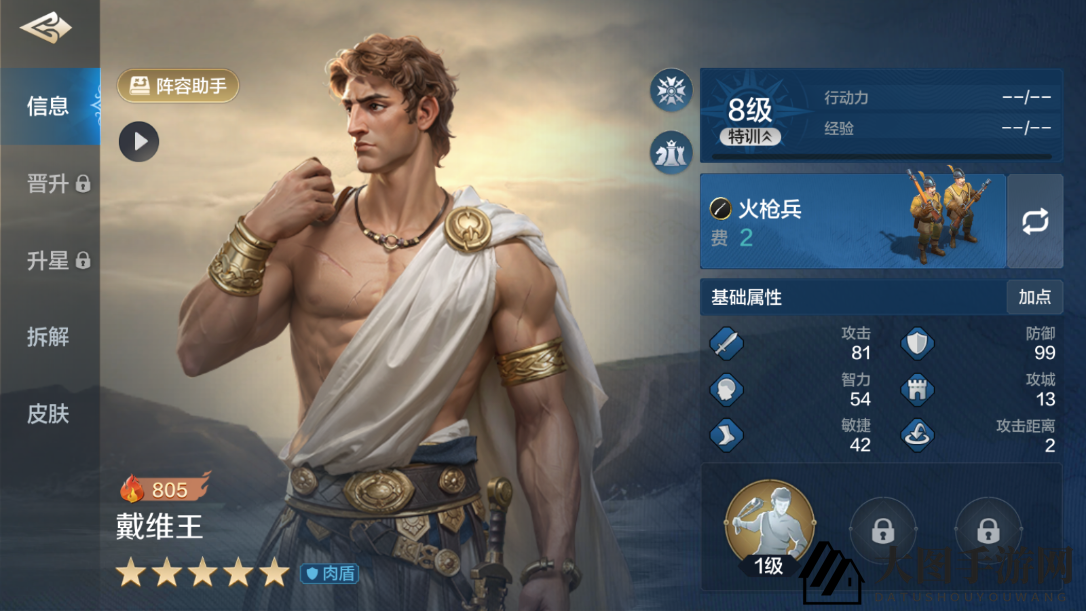Play the hero preview video
Viewport: 1086px width, 611px height.
click(139, 142)
